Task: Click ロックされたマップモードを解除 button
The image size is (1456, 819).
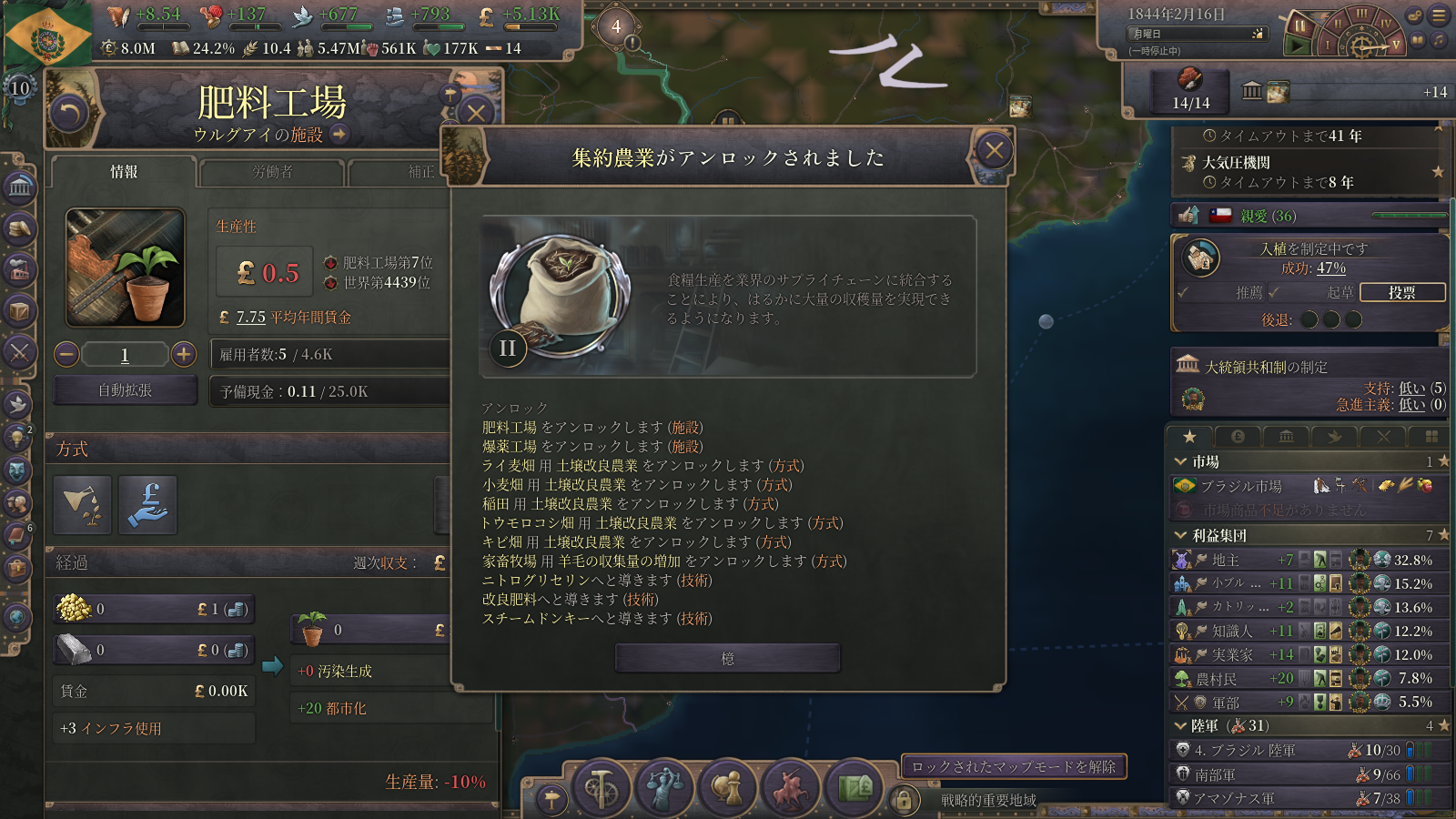Action: pyautogui.click(x=1014, y=767)
